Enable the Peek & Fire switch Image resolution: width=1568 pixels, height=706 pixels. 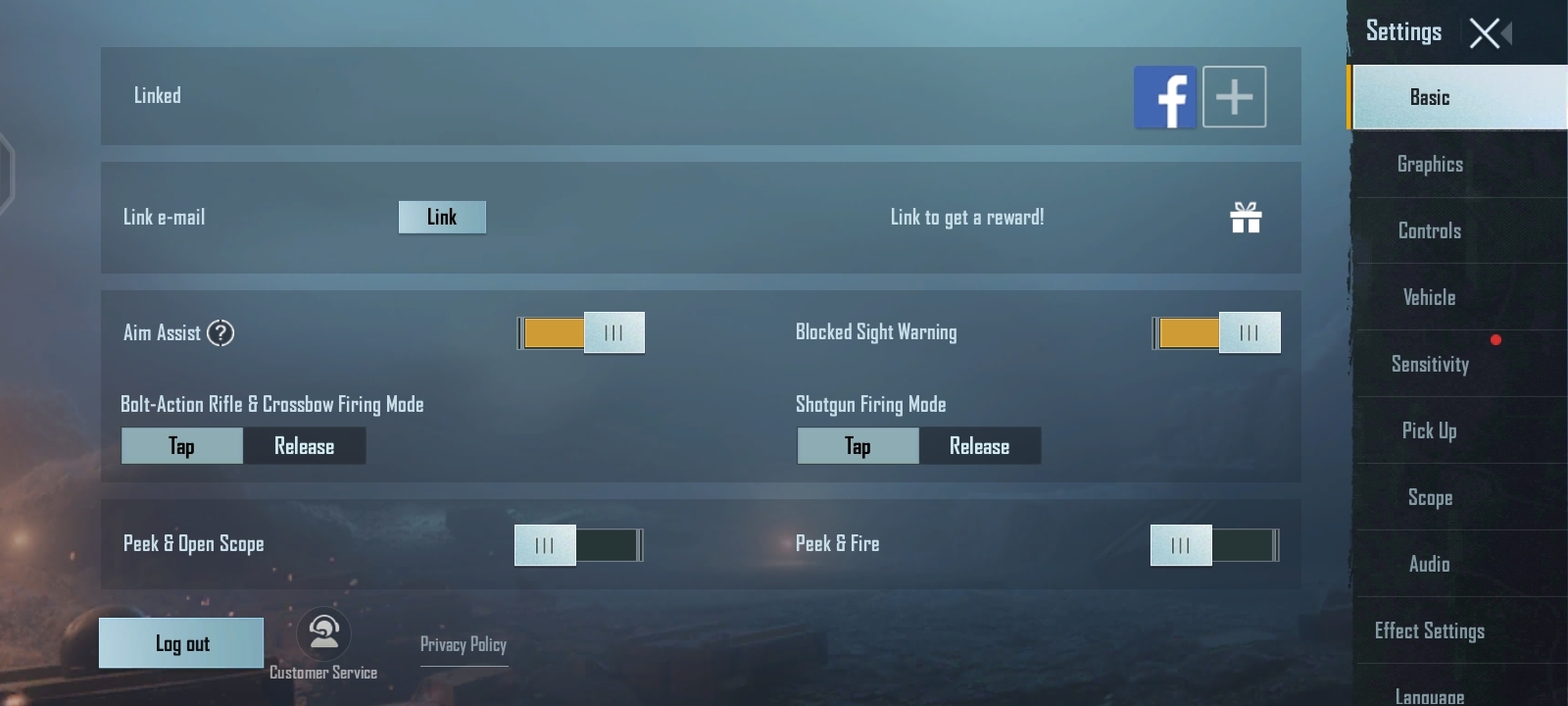(x=1214, y=544)
